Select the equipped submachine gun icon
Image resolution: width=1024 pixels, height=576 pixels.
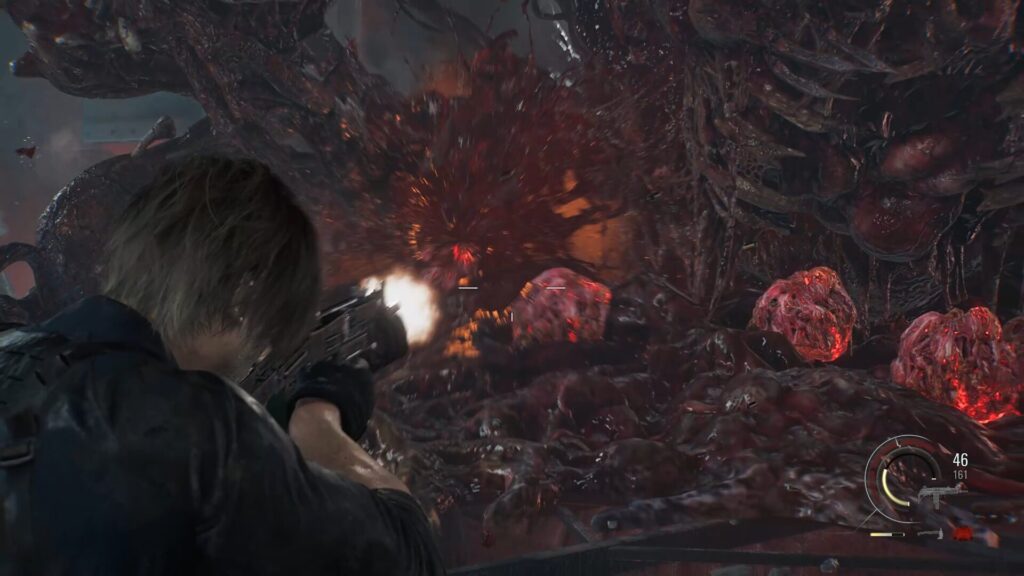938,494
